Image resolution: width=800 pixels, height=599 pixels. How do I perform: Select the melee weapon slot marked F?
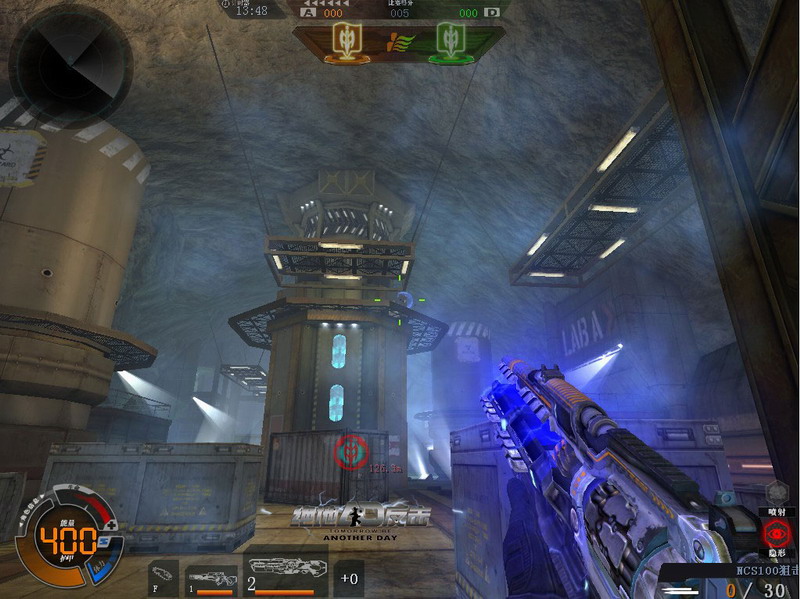point(162,577)
